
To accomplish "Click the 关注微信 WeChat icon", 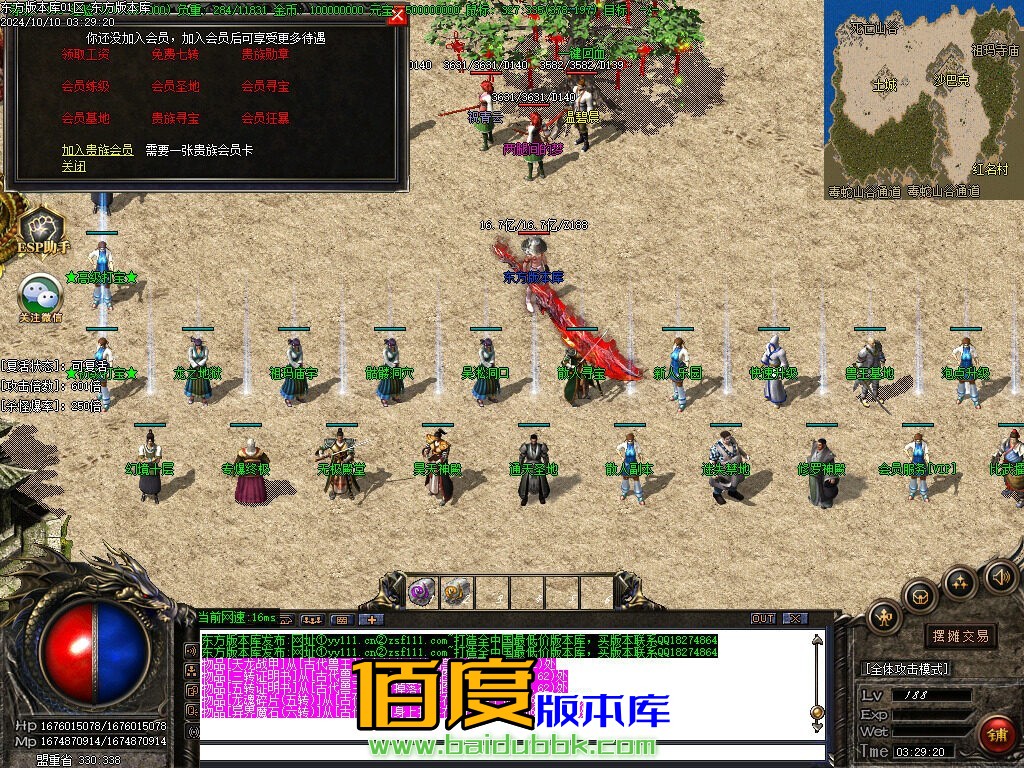I will [x=41, y=297].
